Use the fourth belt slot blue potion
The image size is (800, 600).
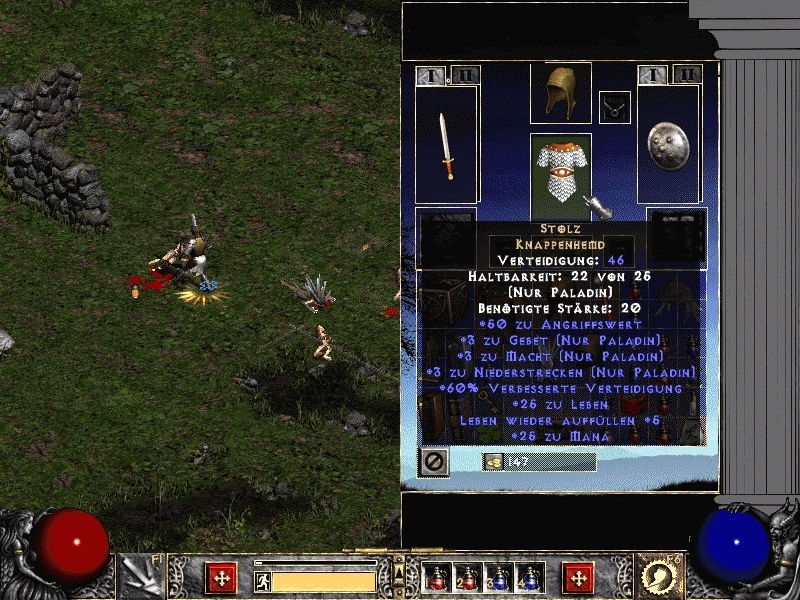(x=529, y=578)
